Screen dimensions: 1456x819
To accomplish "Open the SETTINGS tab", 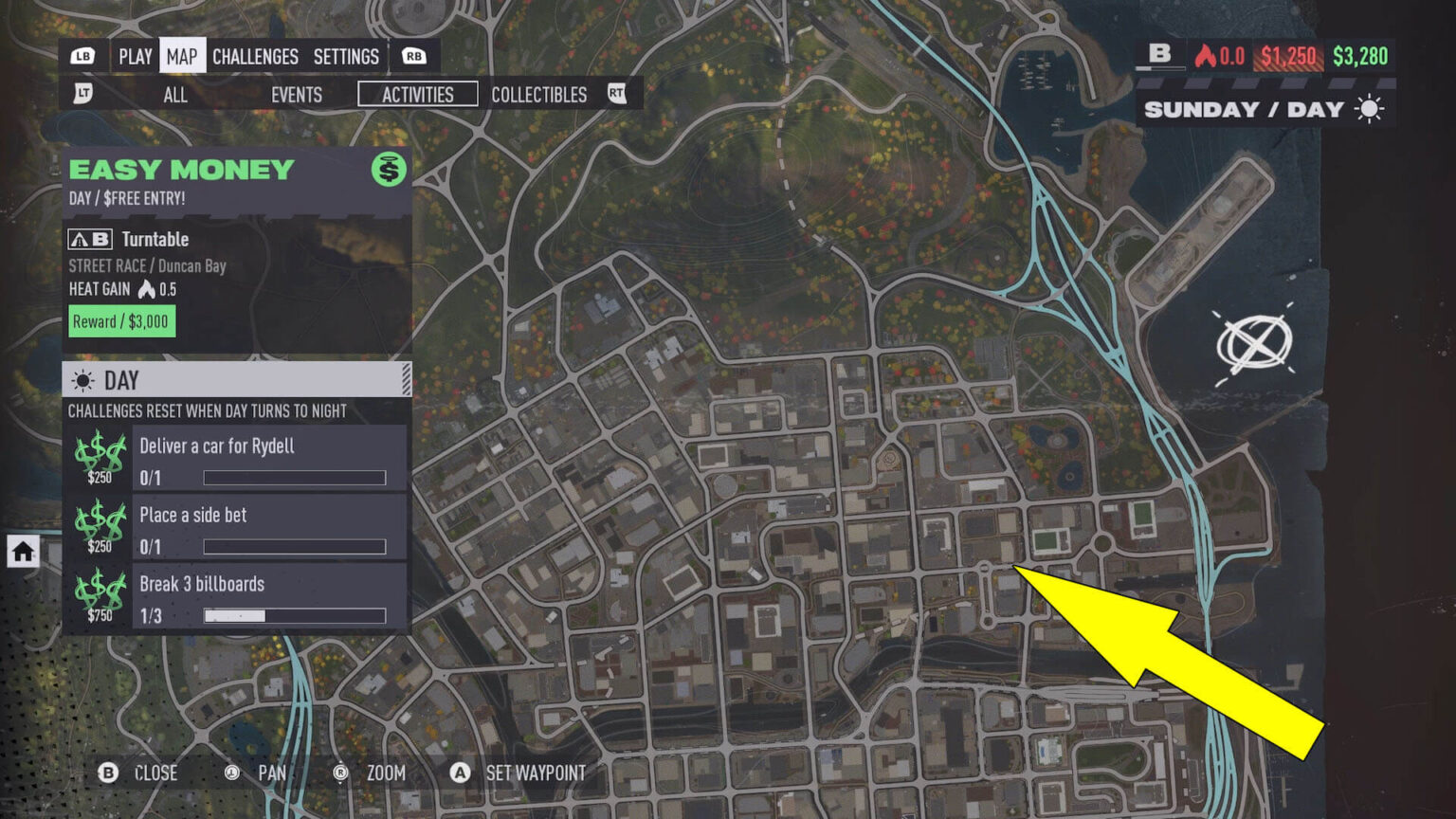I will click(346, 56).
